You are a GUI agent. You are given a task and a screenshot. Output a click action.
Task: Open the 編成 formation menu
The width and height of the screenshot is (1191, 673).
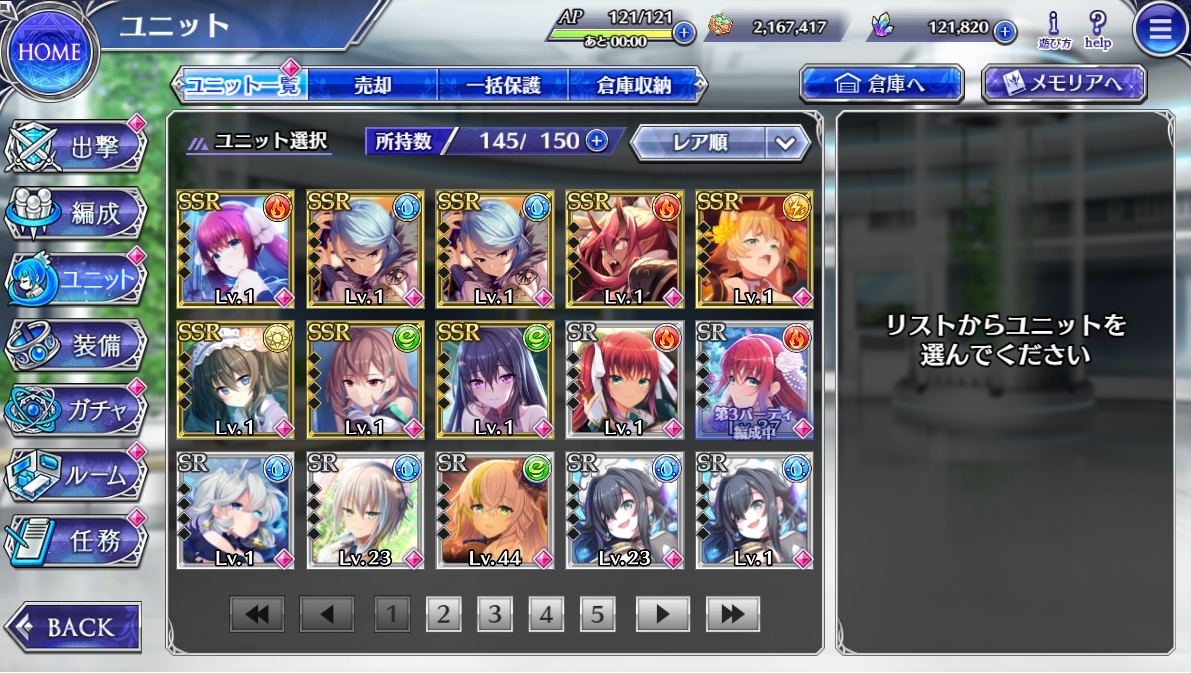[x=78, y=213]
